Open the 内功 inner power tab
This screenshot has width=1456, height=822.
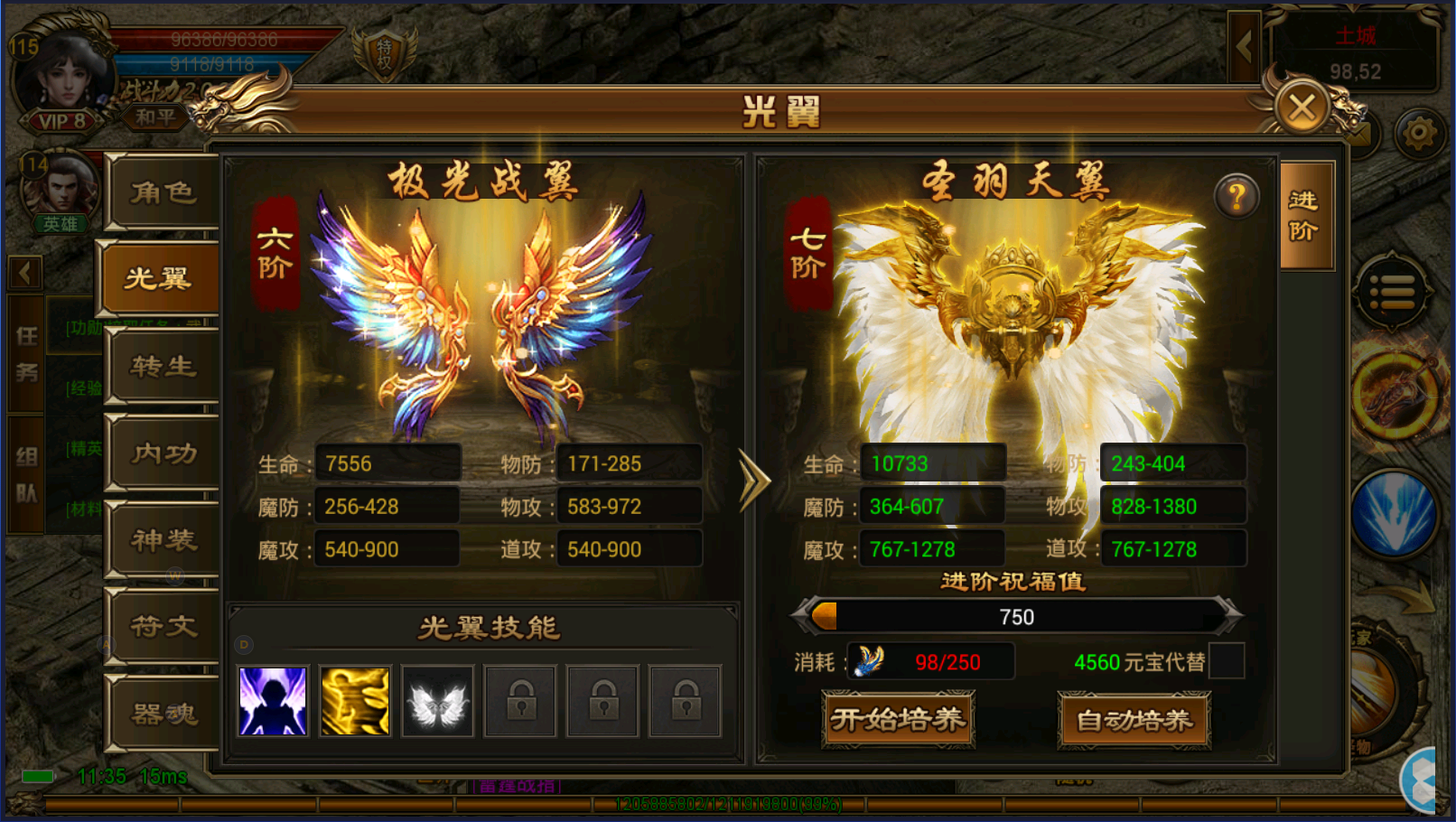click(x=163, y=453)
